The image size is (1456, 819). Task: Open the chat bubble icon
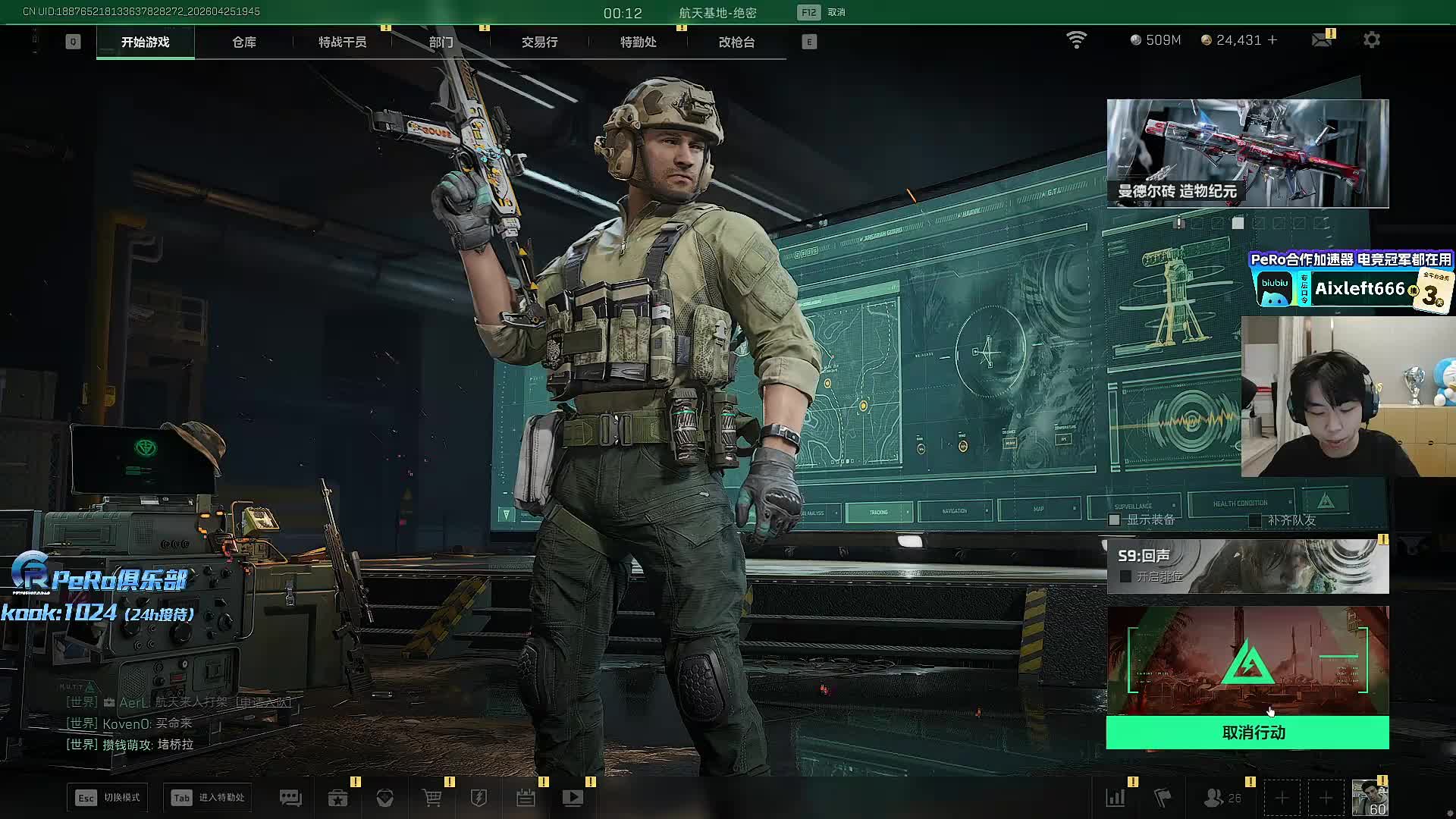click(290, 798)
